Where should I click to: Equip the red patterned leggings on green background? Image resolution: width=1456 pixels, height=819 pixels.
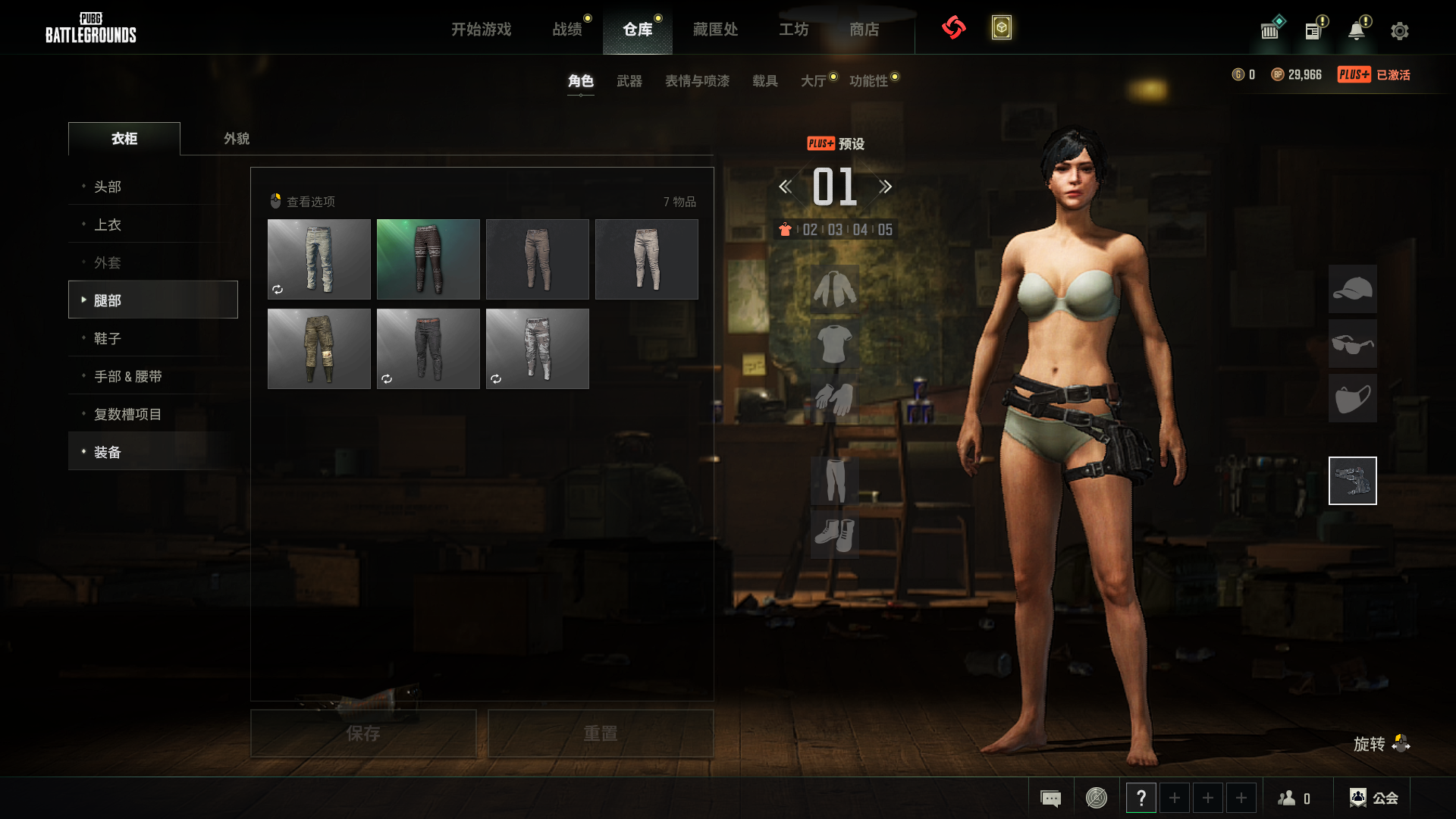(428, 259)
